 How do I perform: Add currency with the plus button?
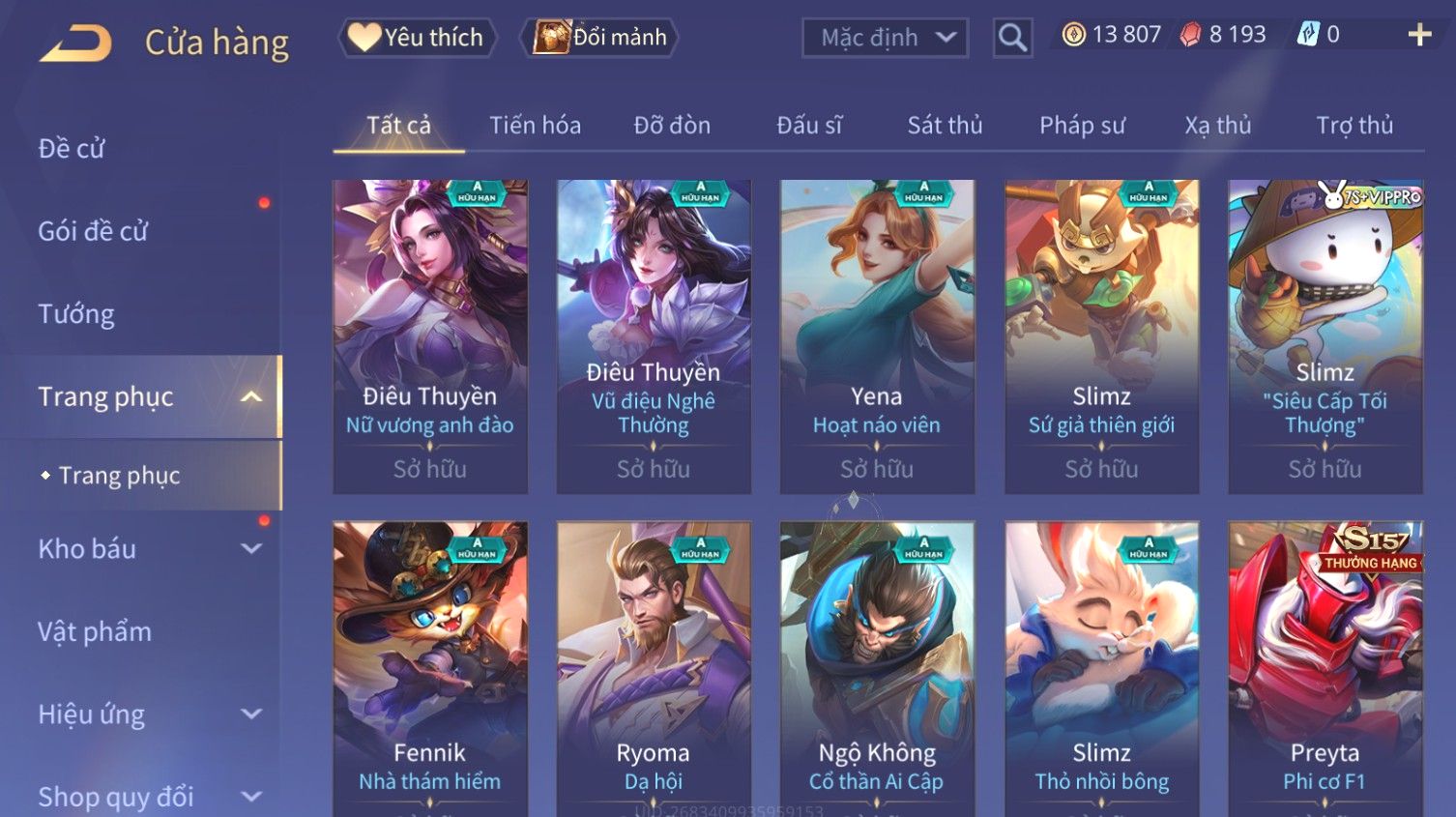pyautogui.click(x=1419, y=35)
